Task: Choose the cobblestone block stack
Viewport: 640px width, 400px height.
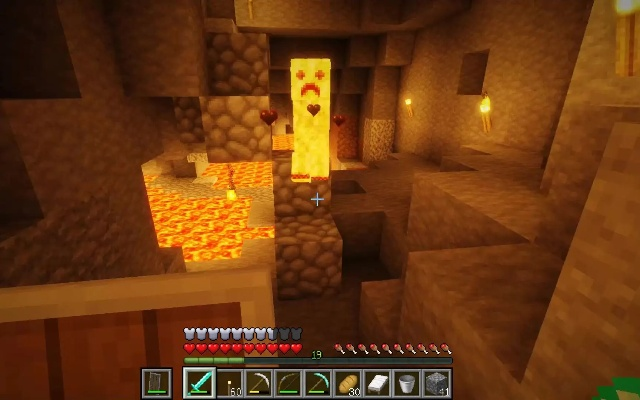Action: tap(437, 383)
